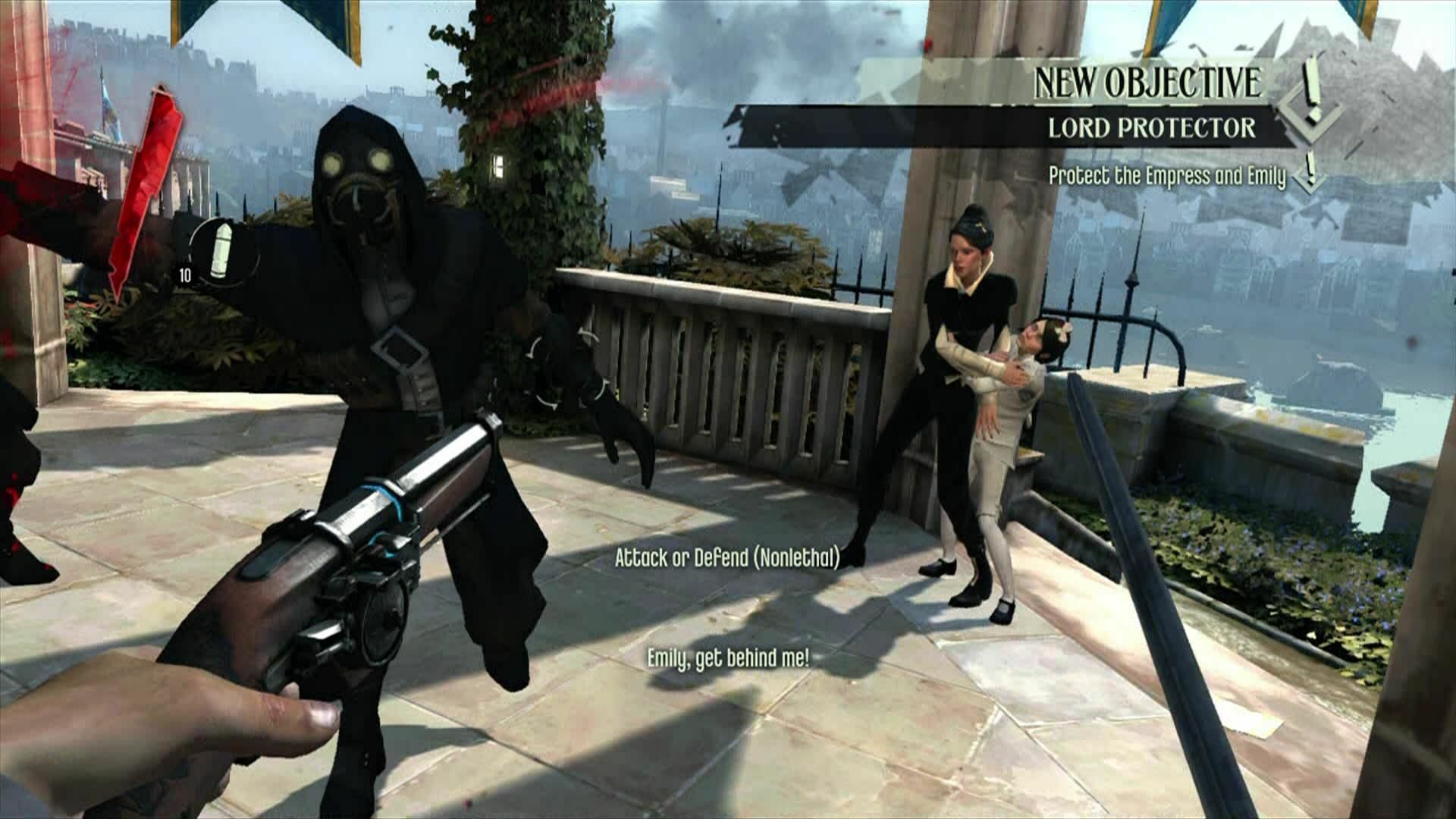Click the bullet ammo icon
This screenshot has height=819, width=1456.
222,250
